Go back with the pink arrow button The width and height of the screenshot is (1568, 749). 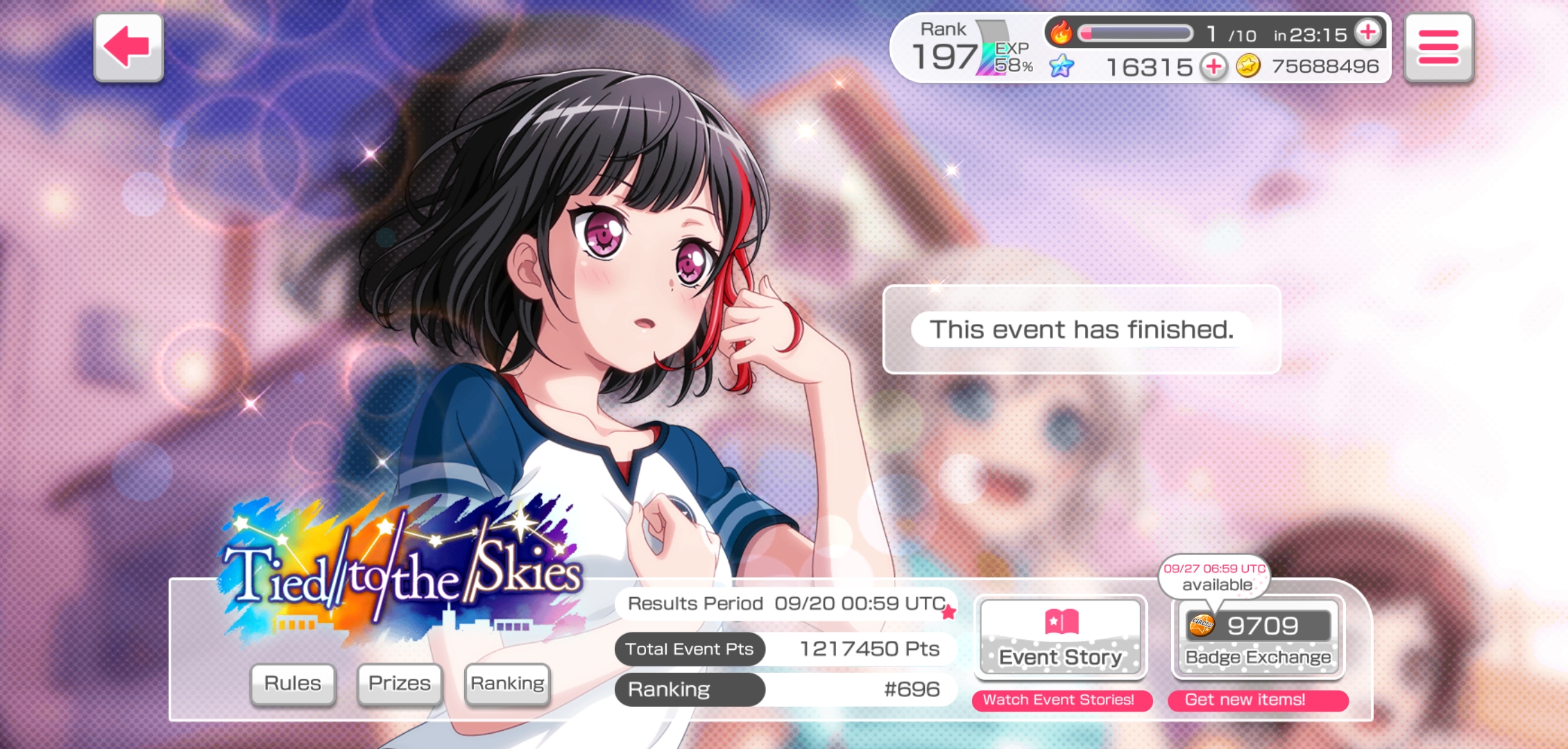pos(128,47)
